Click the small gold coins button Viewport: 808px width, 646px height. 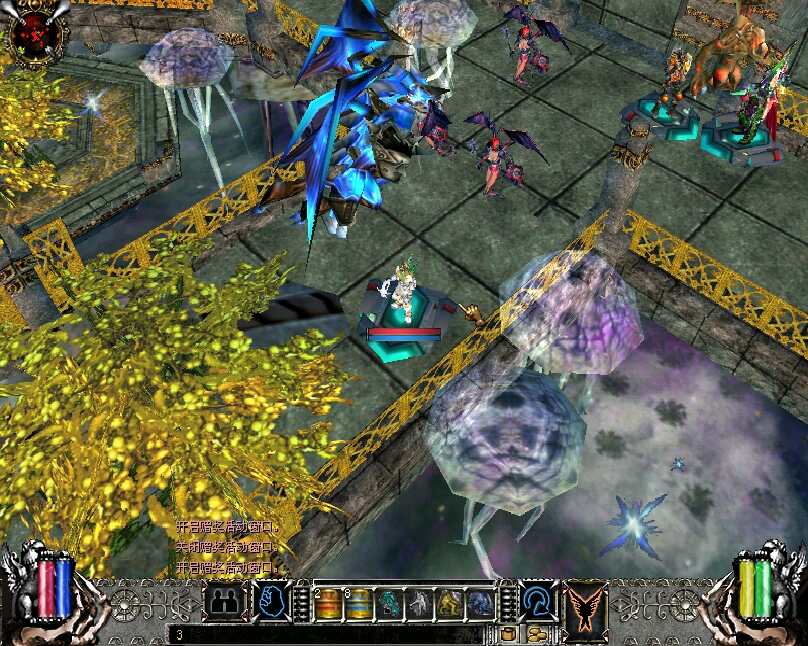537,634
